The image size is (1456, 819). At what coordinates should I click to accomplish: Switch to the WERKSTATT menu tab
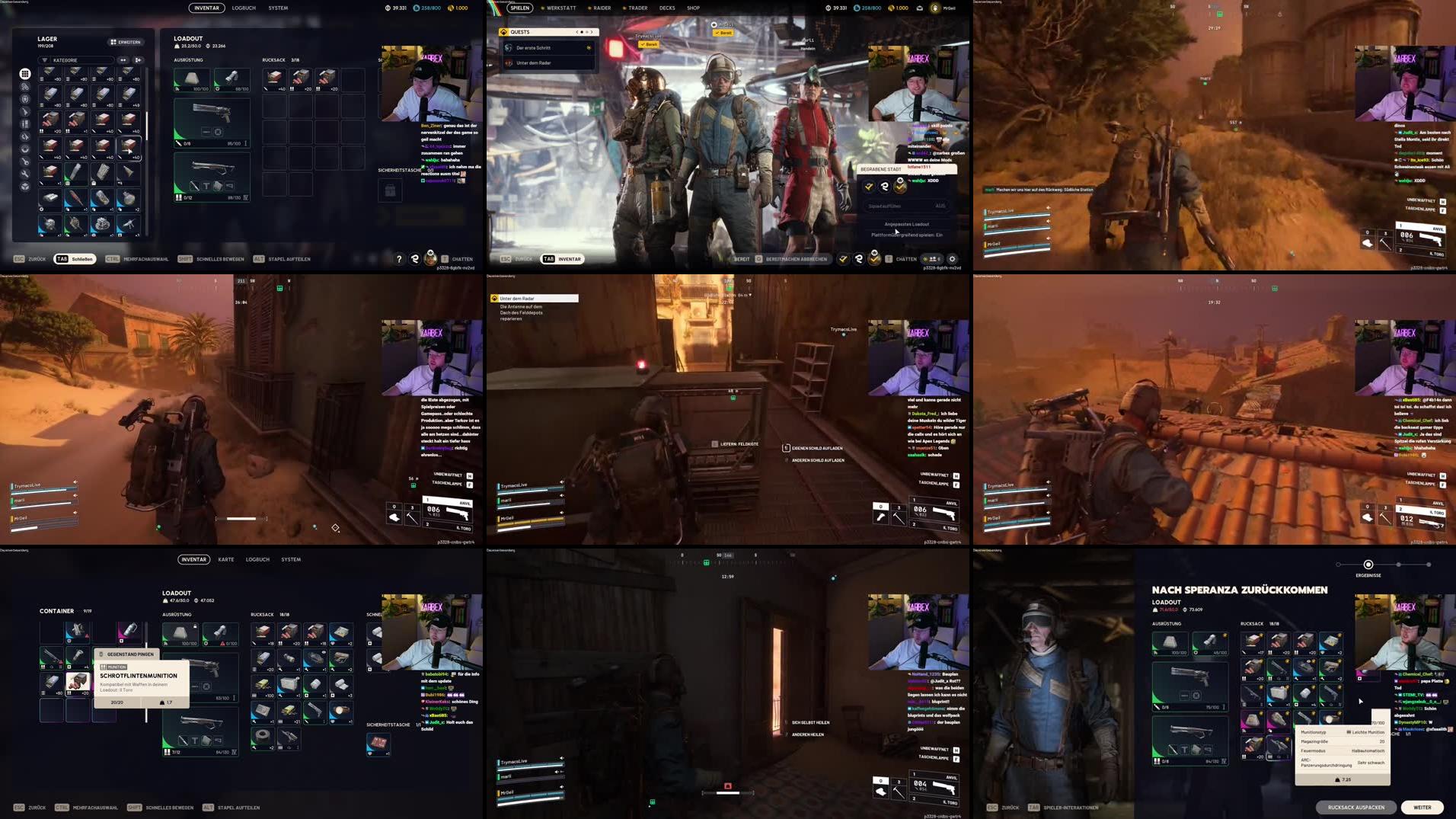pos(561,8)
